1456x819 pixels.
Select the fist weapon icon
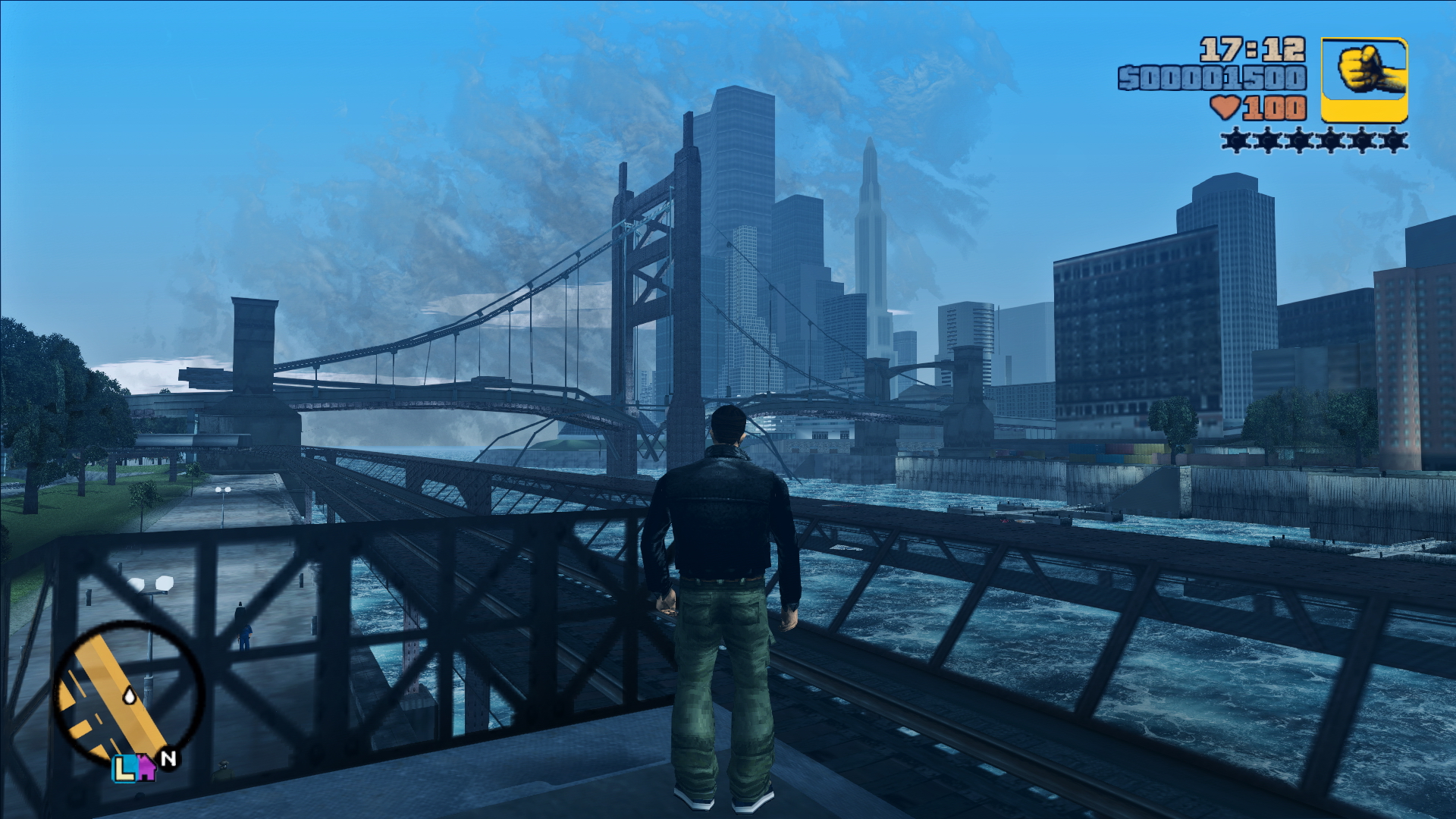point(1364,80)
